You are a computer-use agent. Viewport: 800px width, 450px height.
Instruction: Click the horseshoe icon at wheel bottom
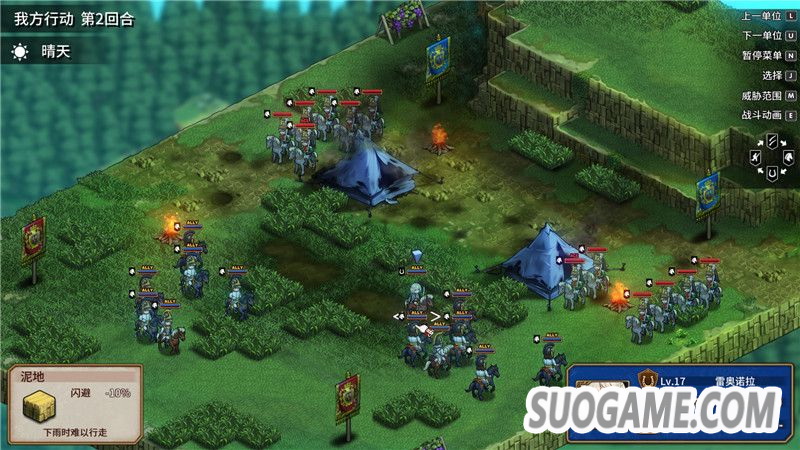[772, 173]
